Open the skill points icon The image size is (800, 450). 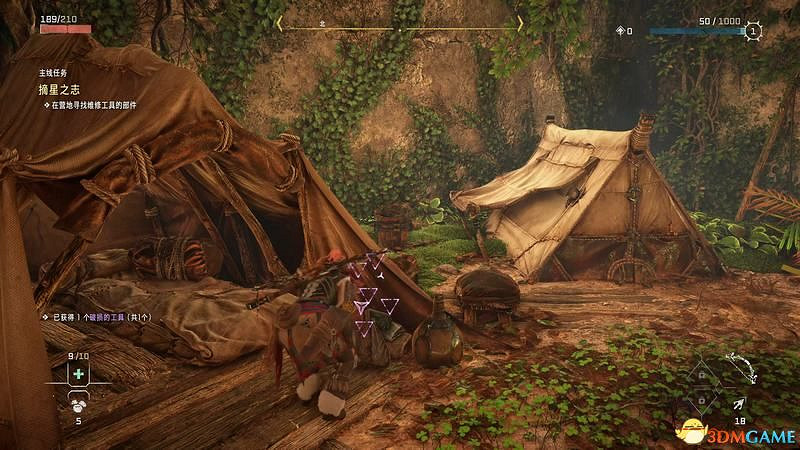pyautogui.click(x=622, y=32)
